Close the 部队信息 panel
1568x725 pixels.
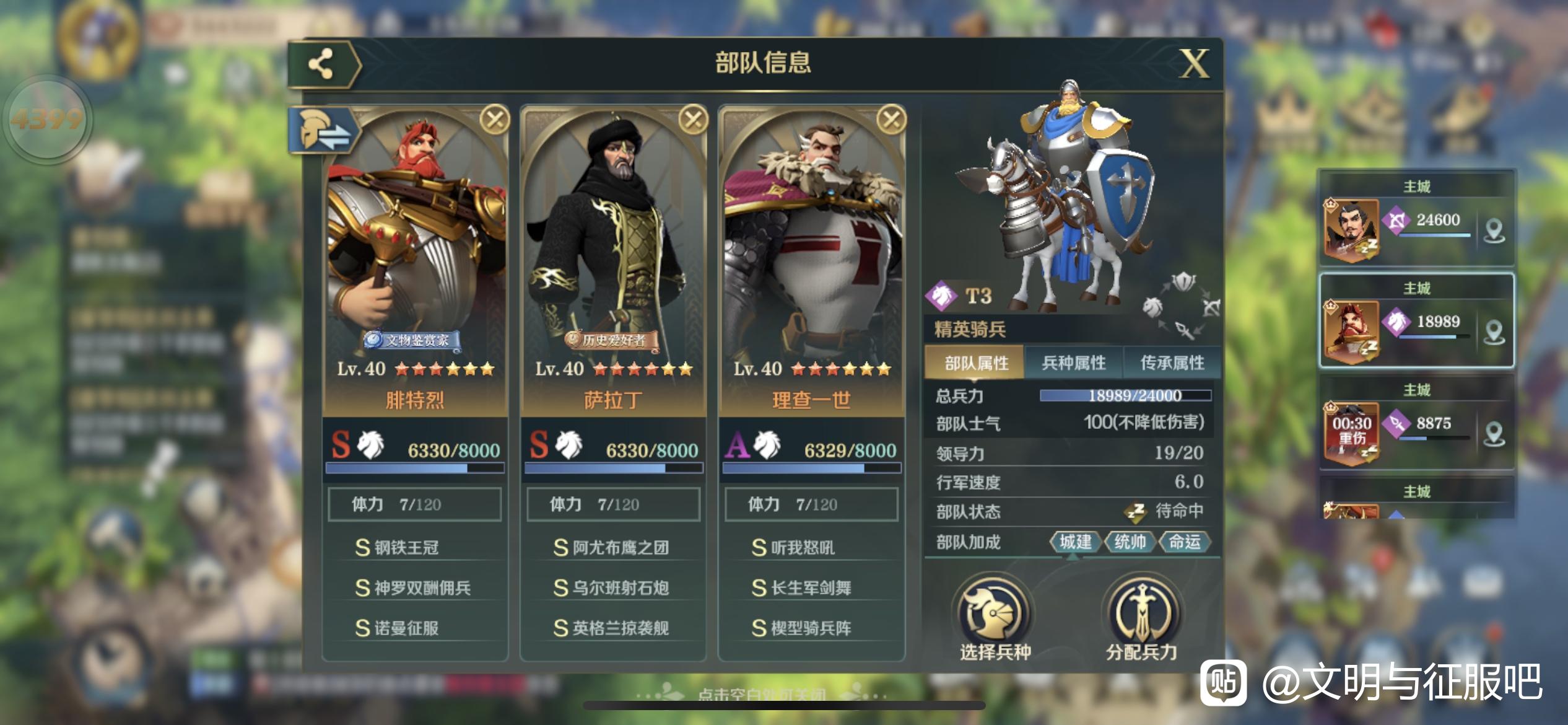click(x=1194, y=64)
